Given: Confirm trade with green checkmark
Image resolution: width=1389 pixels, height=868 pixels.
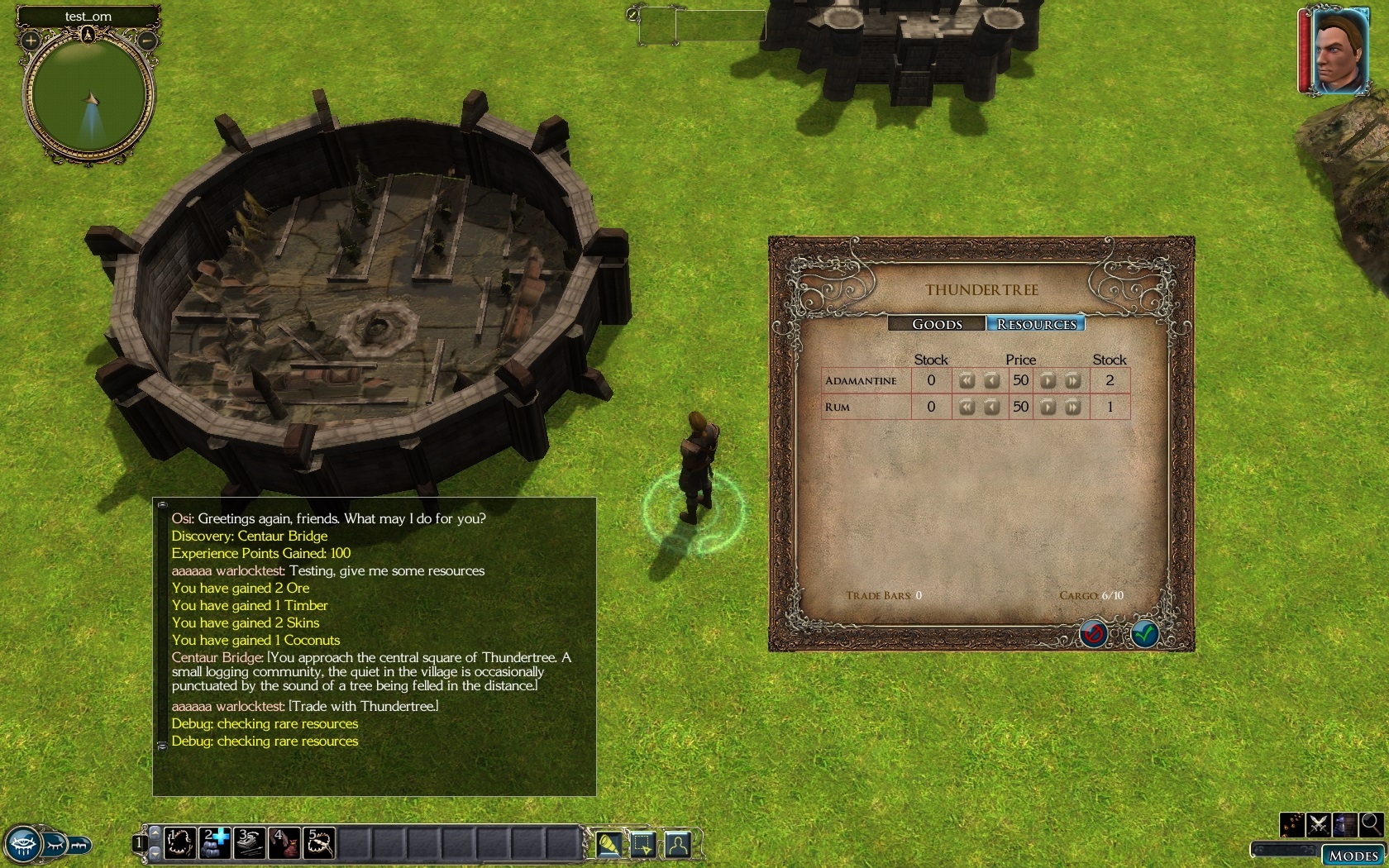Looking at the screenshot, I should click(x=1144, y=634).
